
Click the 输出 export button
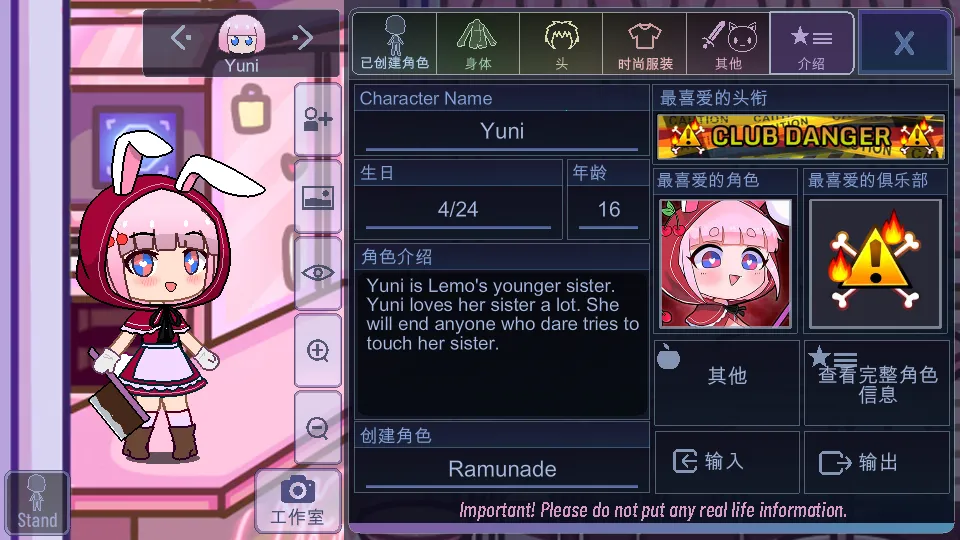tap(877, 462)
